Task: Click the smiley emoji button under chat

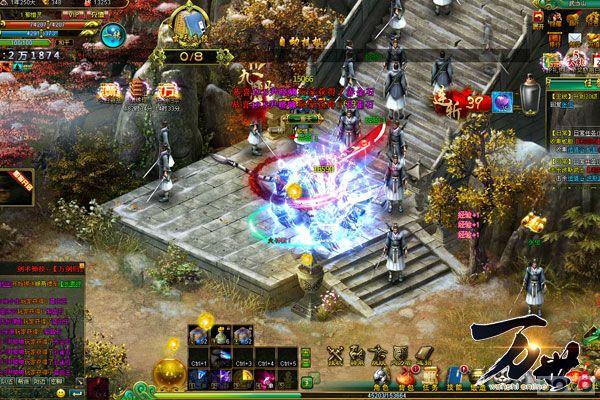Action: pyautogui.click(x=62, y=392)
